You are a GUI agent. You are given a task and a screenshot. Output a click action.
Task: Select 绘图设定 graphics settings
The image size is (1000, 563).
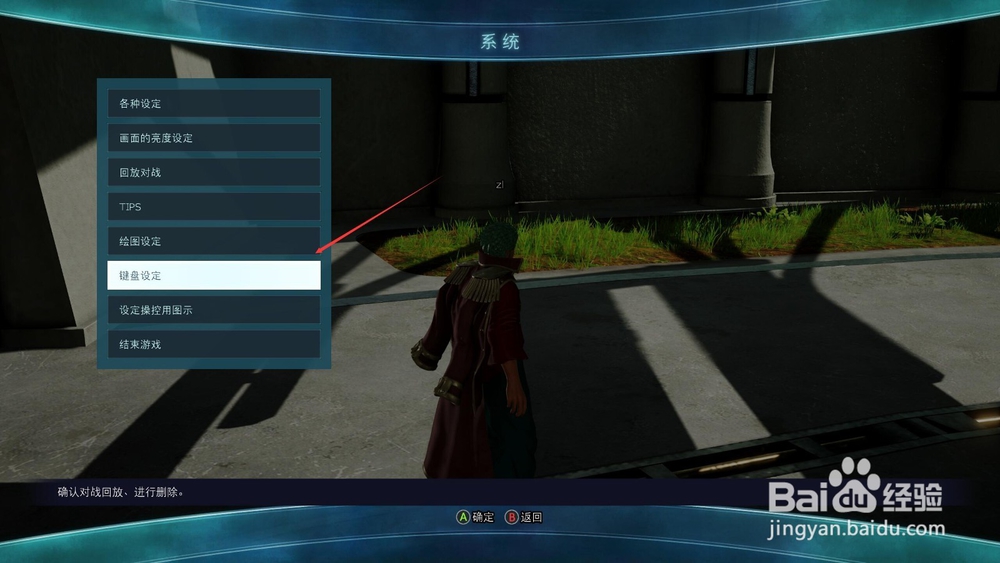click(x=213, y=241)
